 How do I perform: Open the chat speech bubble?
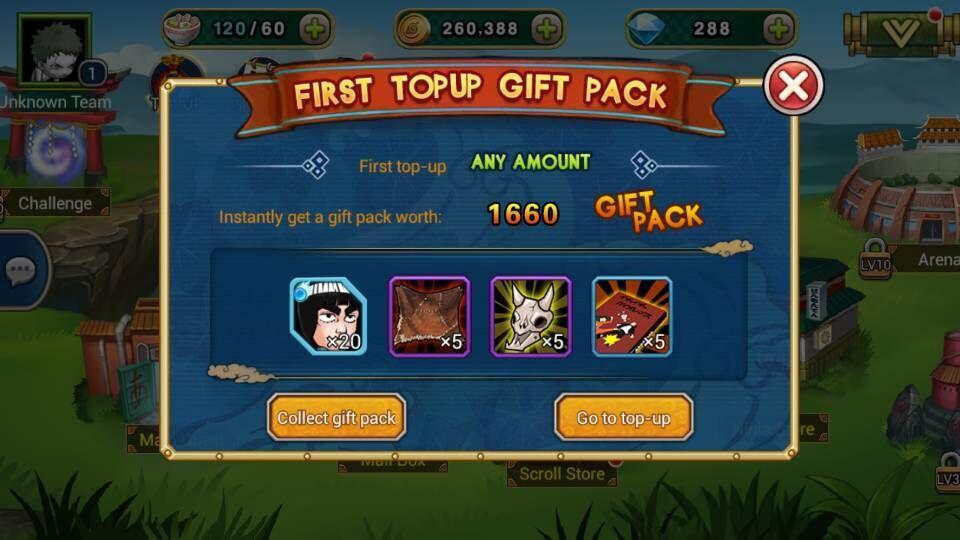click(21, 270)
